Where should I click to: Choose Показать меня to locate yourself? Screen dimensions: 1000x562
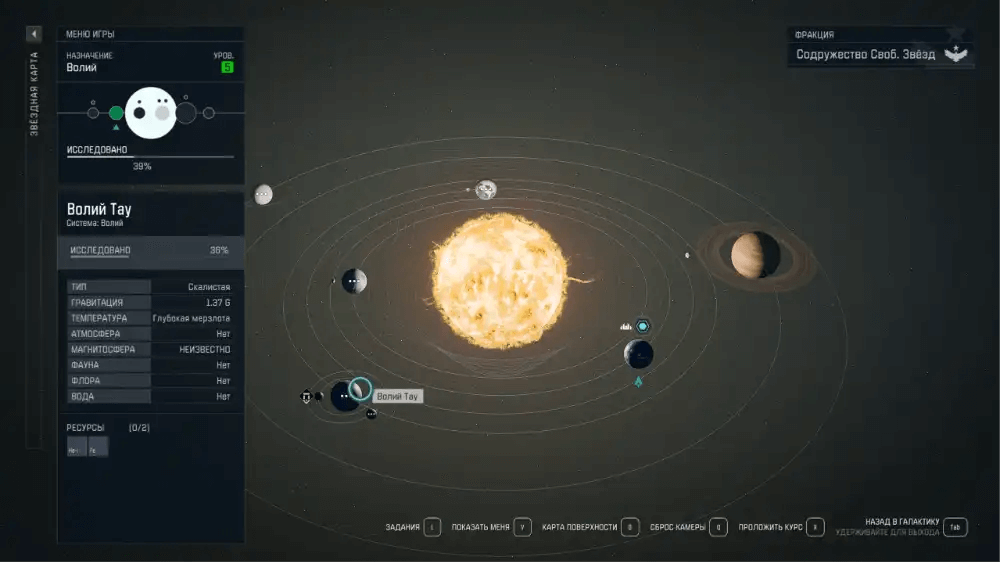pos(522,527)
